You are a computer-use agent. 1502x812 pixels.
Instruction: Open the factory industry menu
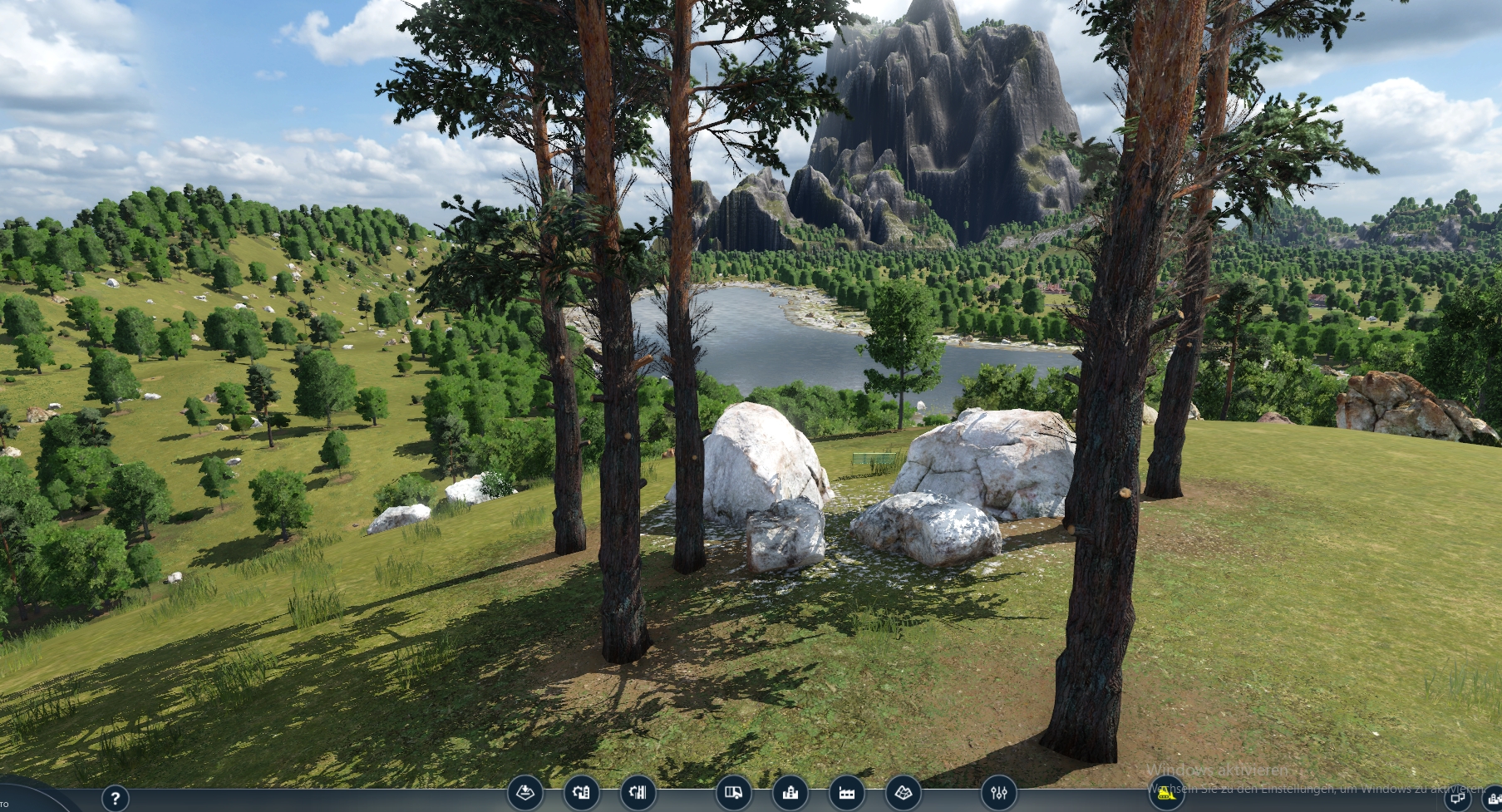coord(846,793)
